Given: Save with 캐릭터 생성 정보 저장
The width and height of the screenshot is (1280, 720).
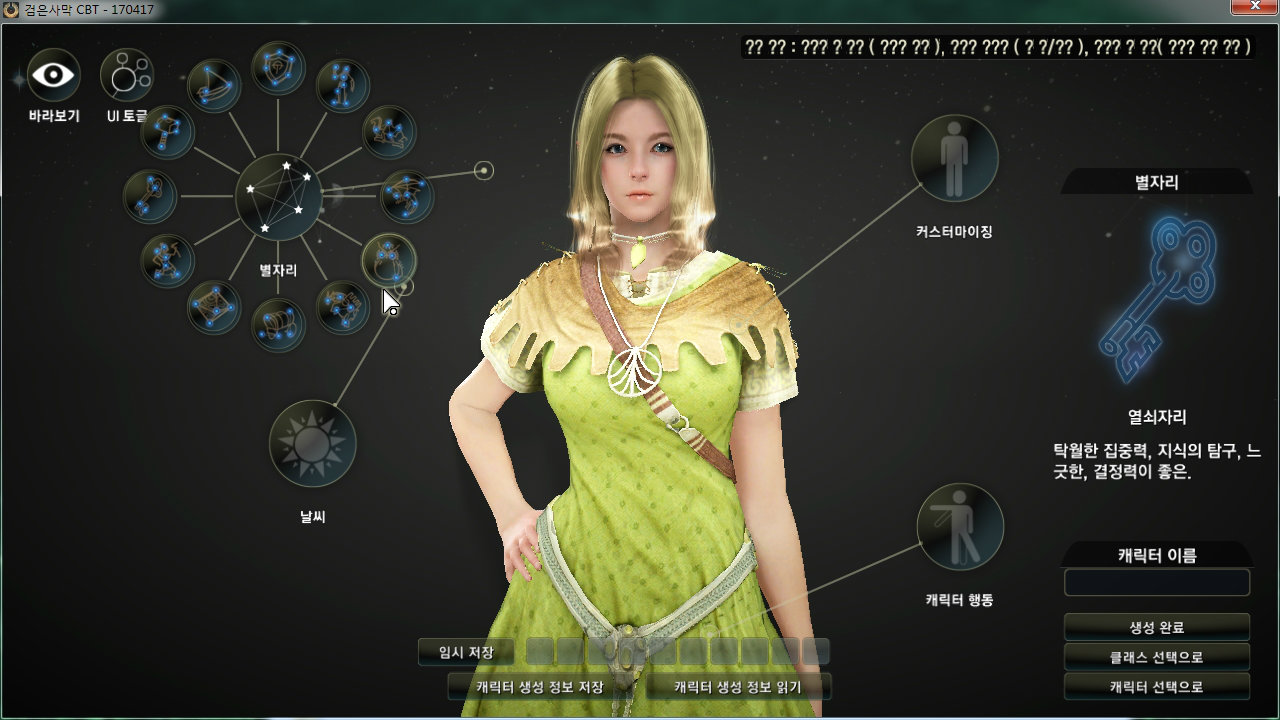Looking at the screenshot, I should coord(540,687).
